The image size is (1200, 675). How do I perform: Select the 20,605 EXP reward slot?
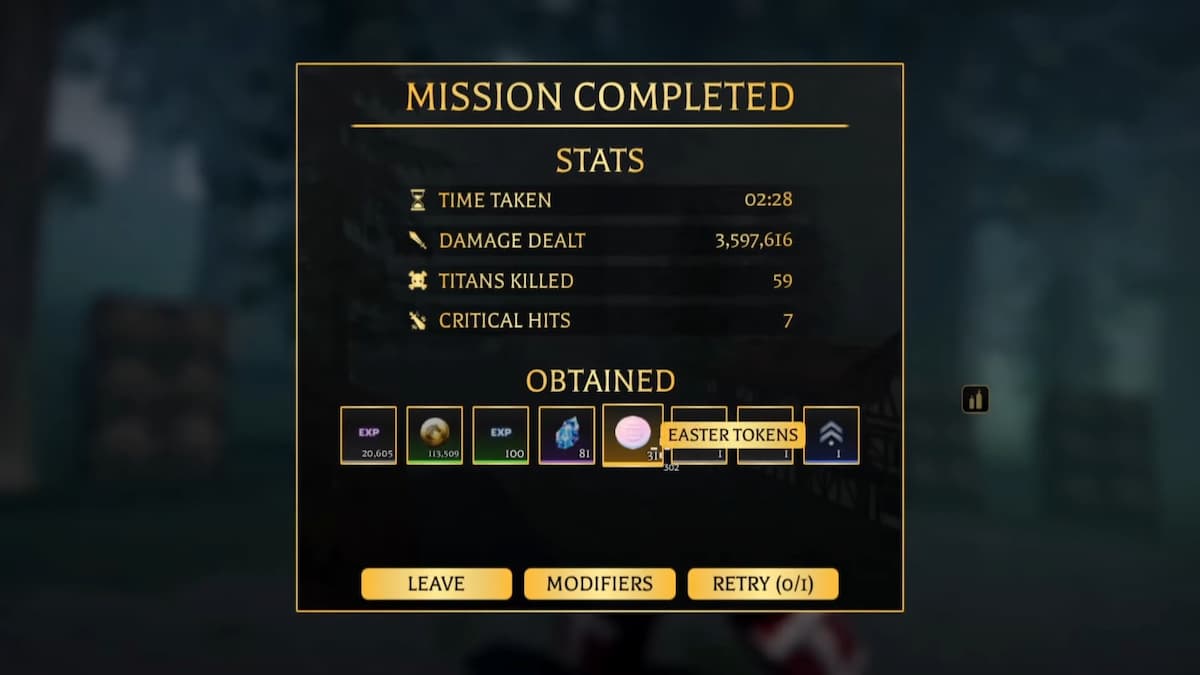368,435
